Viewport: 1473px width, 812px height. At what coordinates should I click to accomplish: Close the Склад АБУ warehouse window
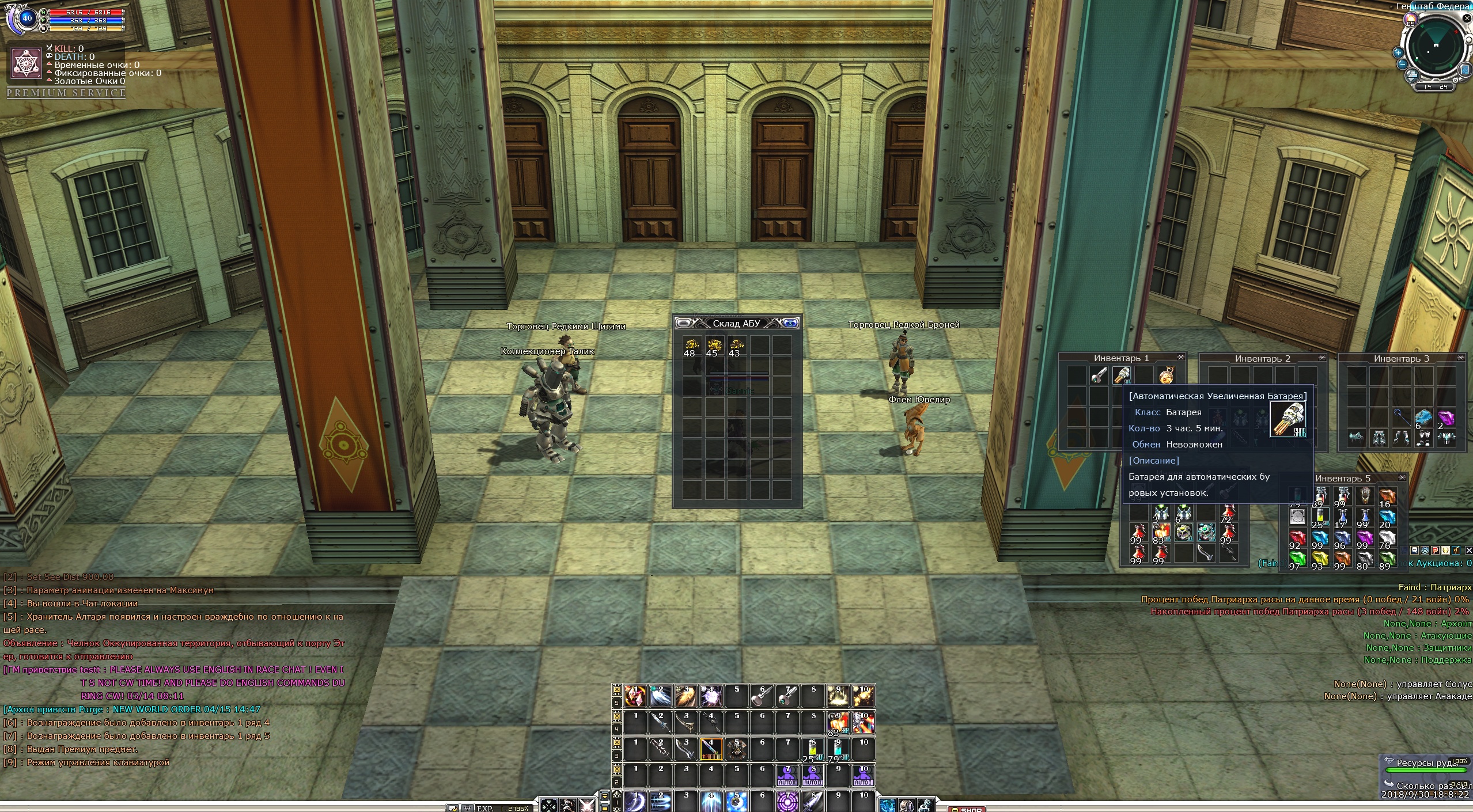[x=791, y=323]
